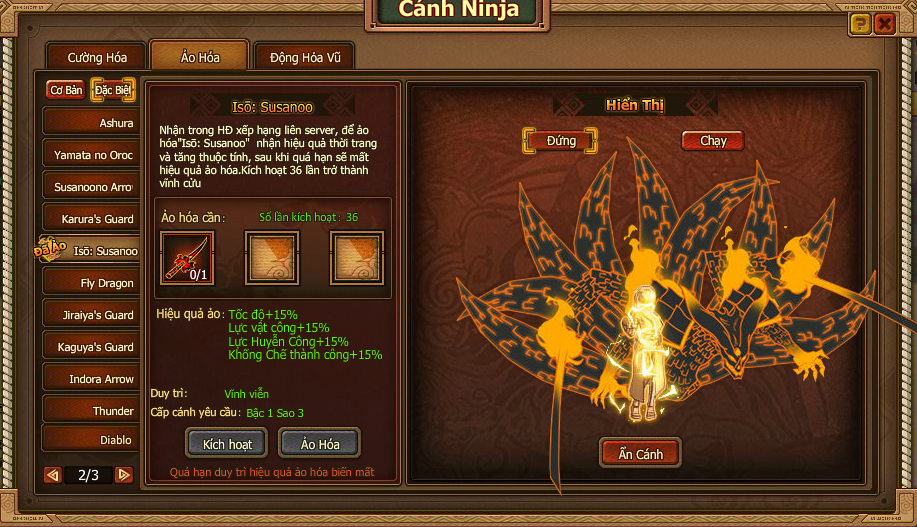
Task: Pick the Indora Arrow entry
Action: (90, 379)
